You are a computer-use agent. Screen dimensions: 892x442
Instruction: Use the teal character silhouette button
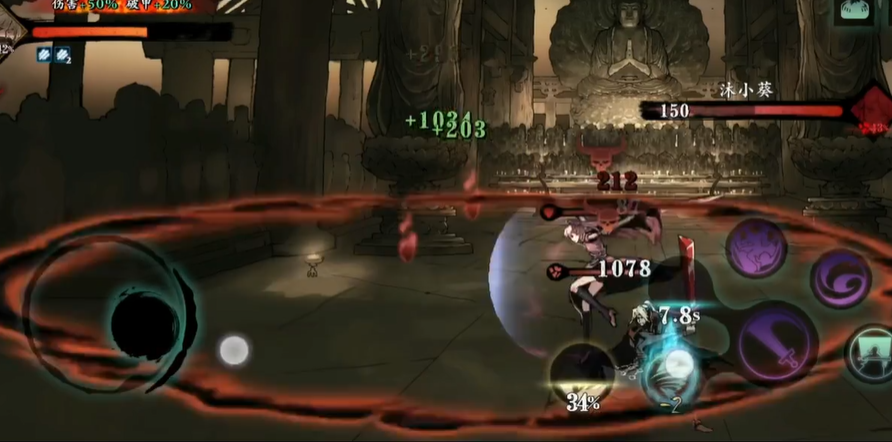pyautogui.click(x=868, y=354)
